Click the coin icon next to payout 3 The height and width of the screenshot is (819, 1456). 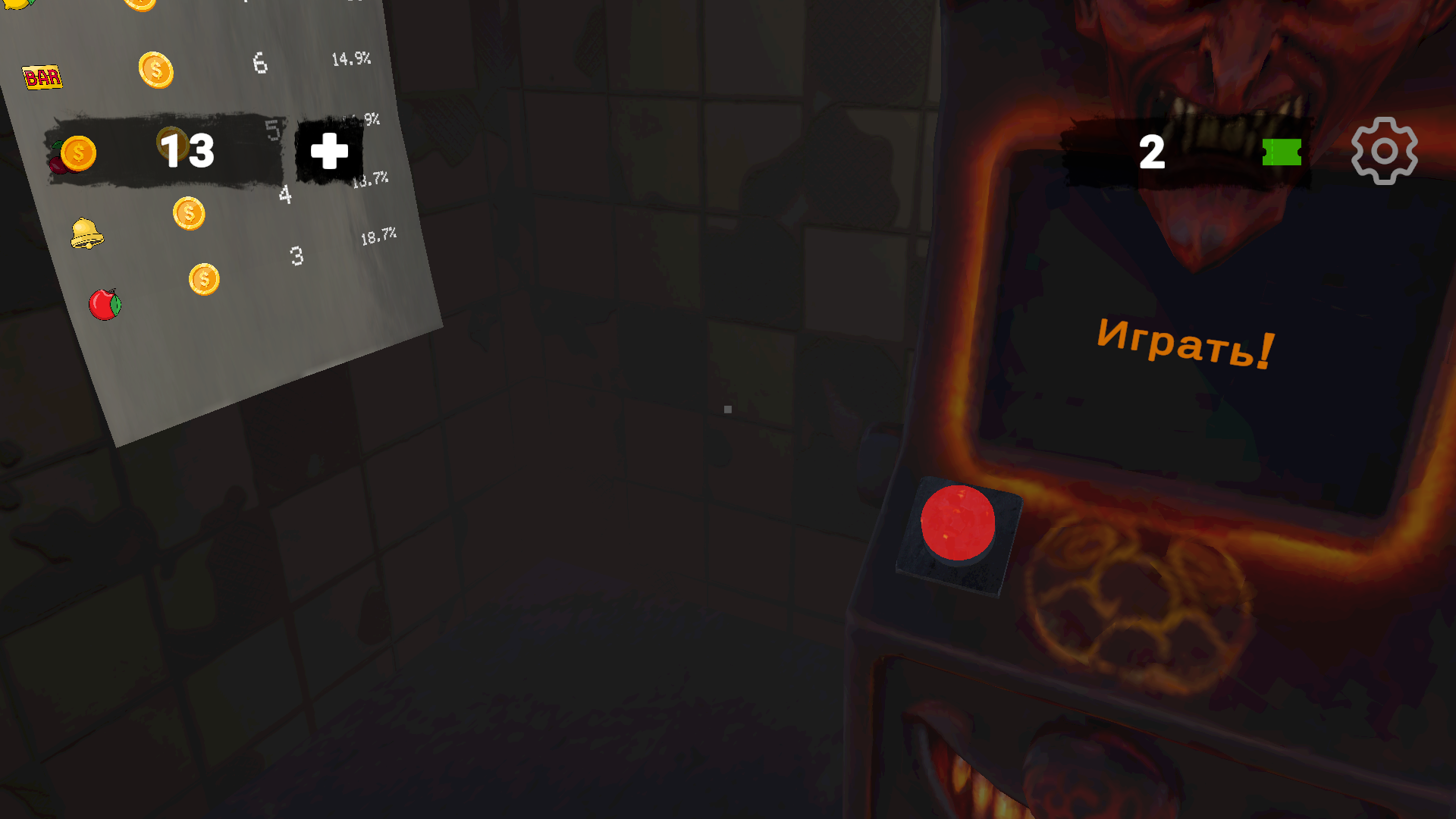(202, 278)
